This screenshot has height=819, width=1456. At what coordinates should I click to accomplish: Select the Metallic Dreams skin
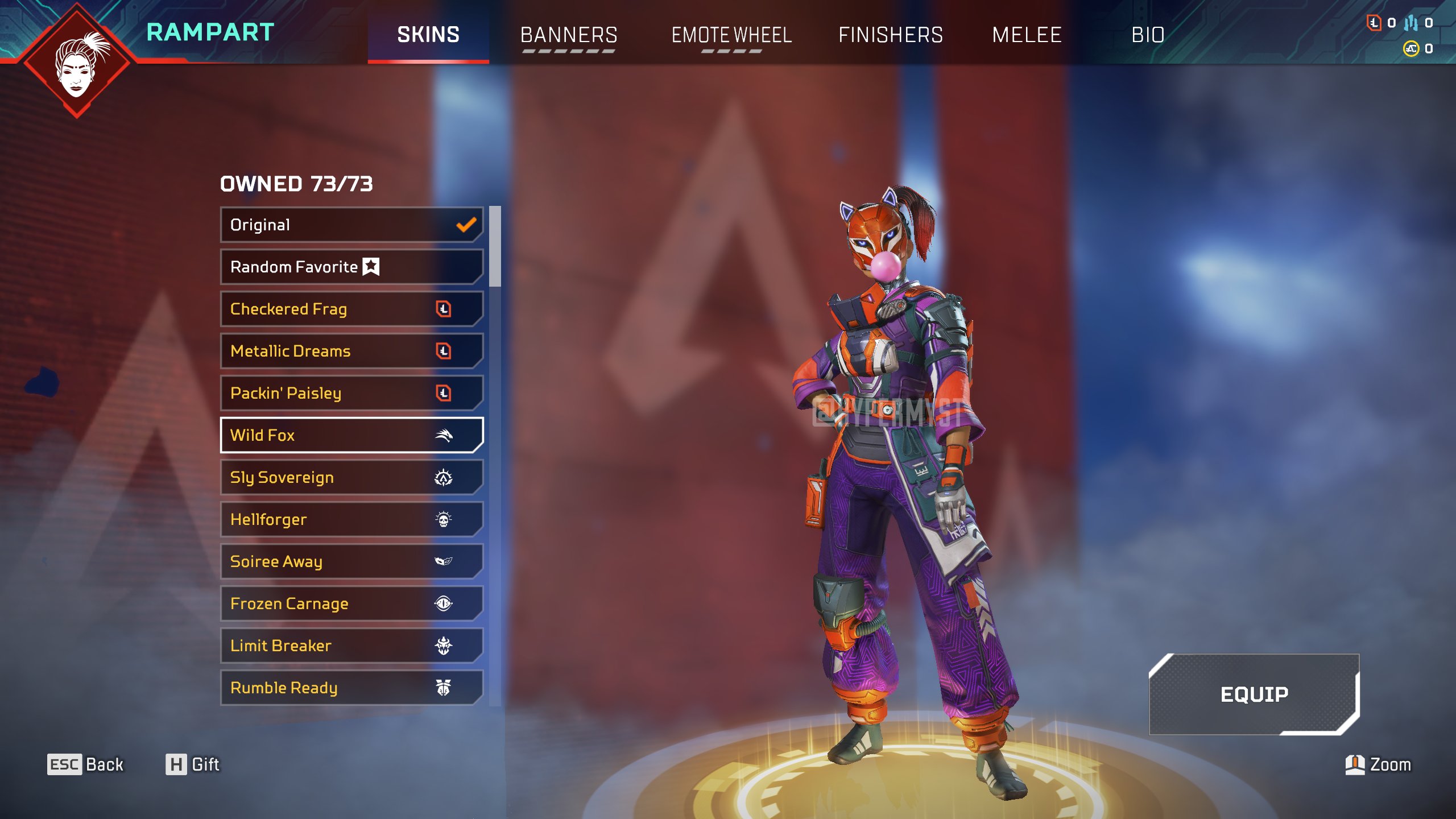pos(351,351)
